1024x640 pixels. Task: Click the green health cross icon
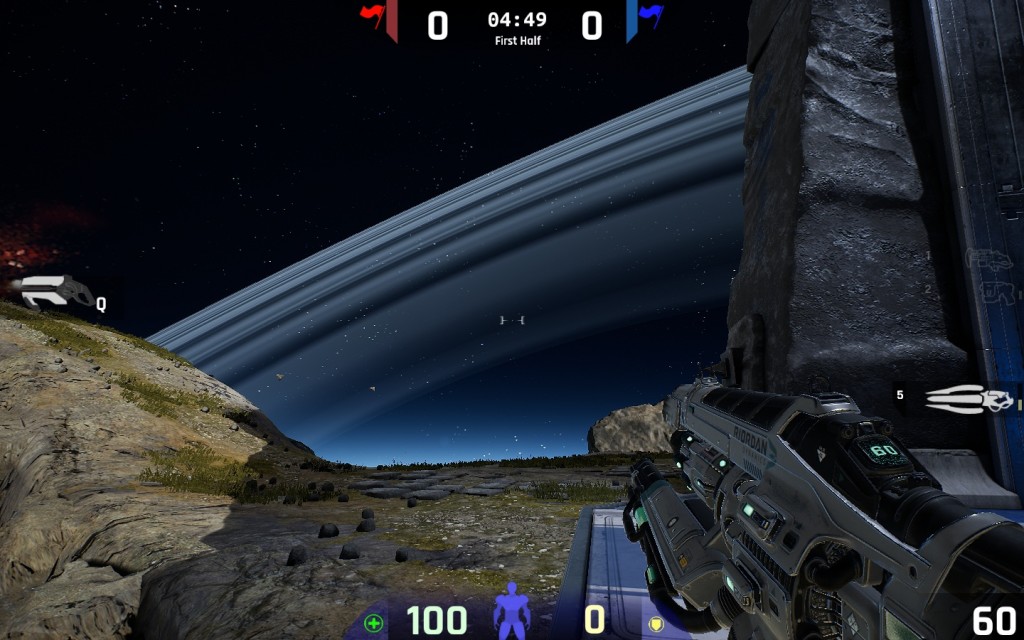tap(374, 623)
